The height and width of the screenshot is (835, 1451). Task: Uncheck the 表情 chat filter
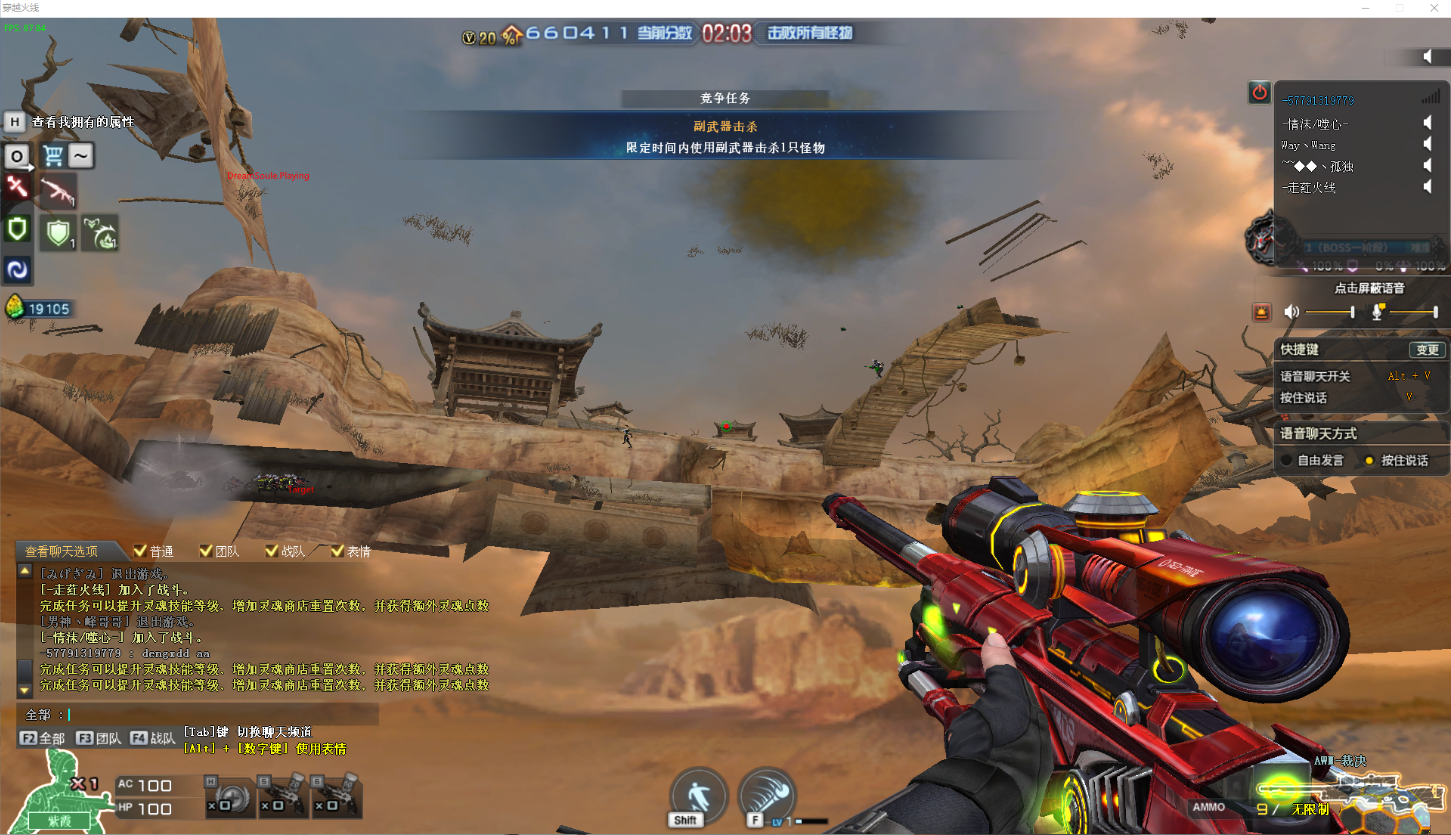click(338, 551)
